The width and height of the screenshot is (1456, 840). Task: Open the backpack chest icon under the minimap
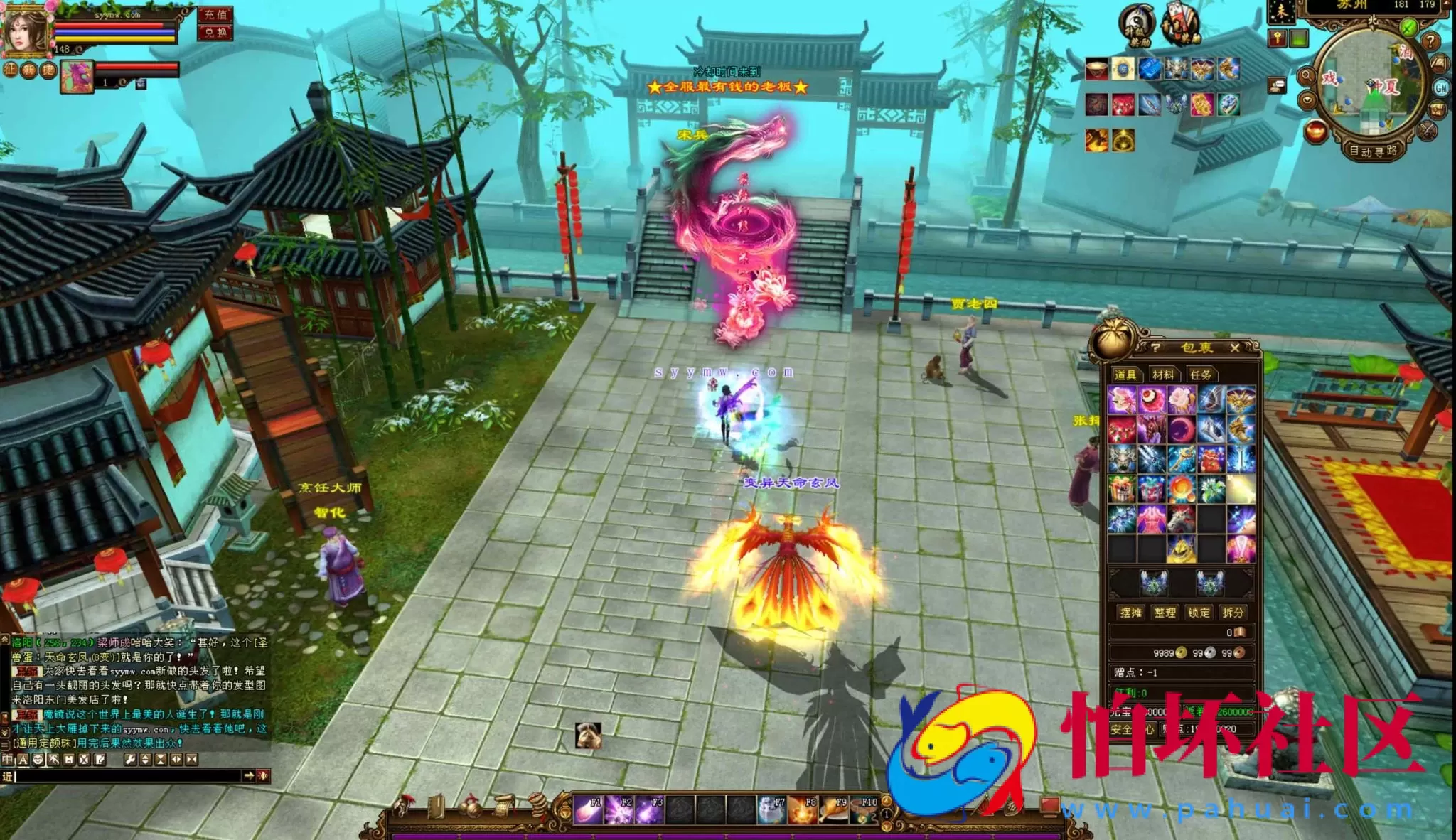[x=1436, y=110]
